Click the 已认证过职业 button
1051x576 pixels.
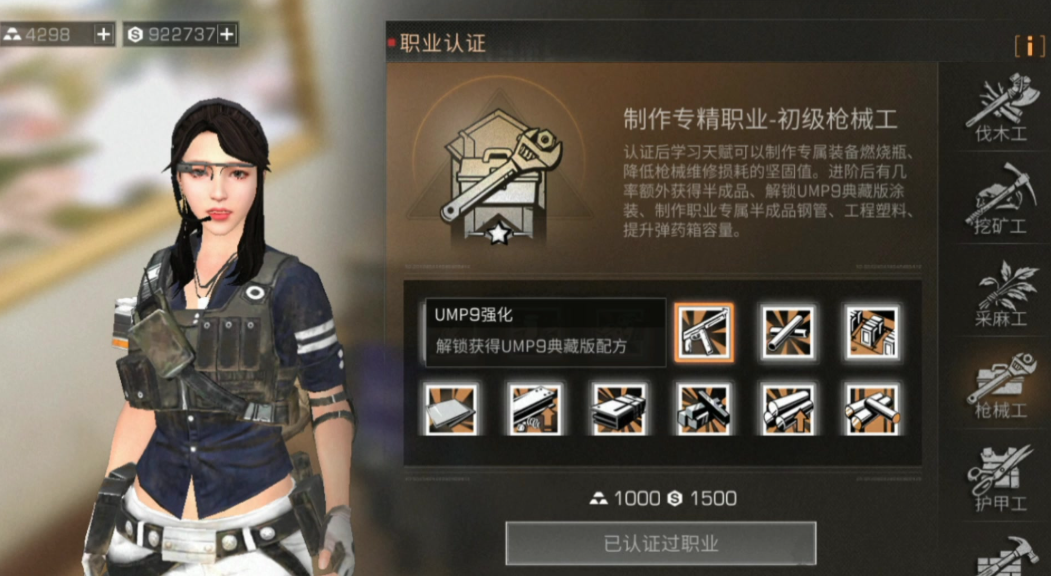click(x=661, y=544)
